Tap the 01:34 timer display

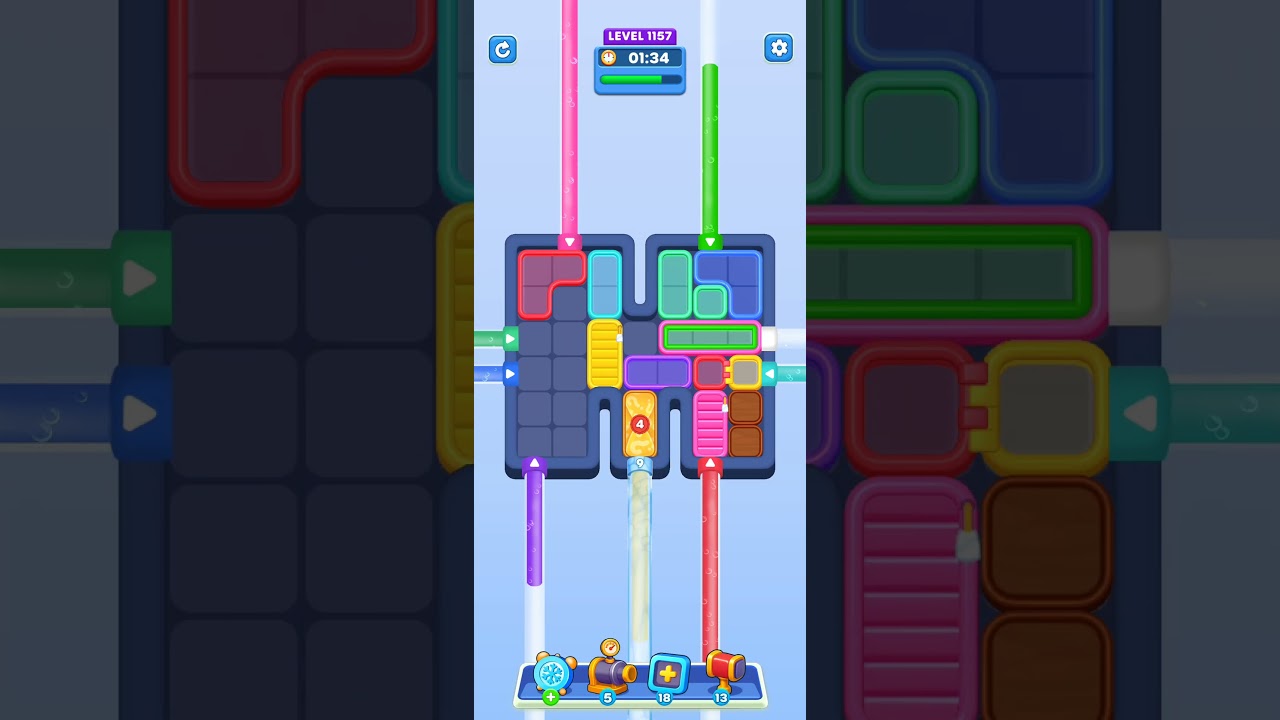pyautogui.click(x=649, y=58)
